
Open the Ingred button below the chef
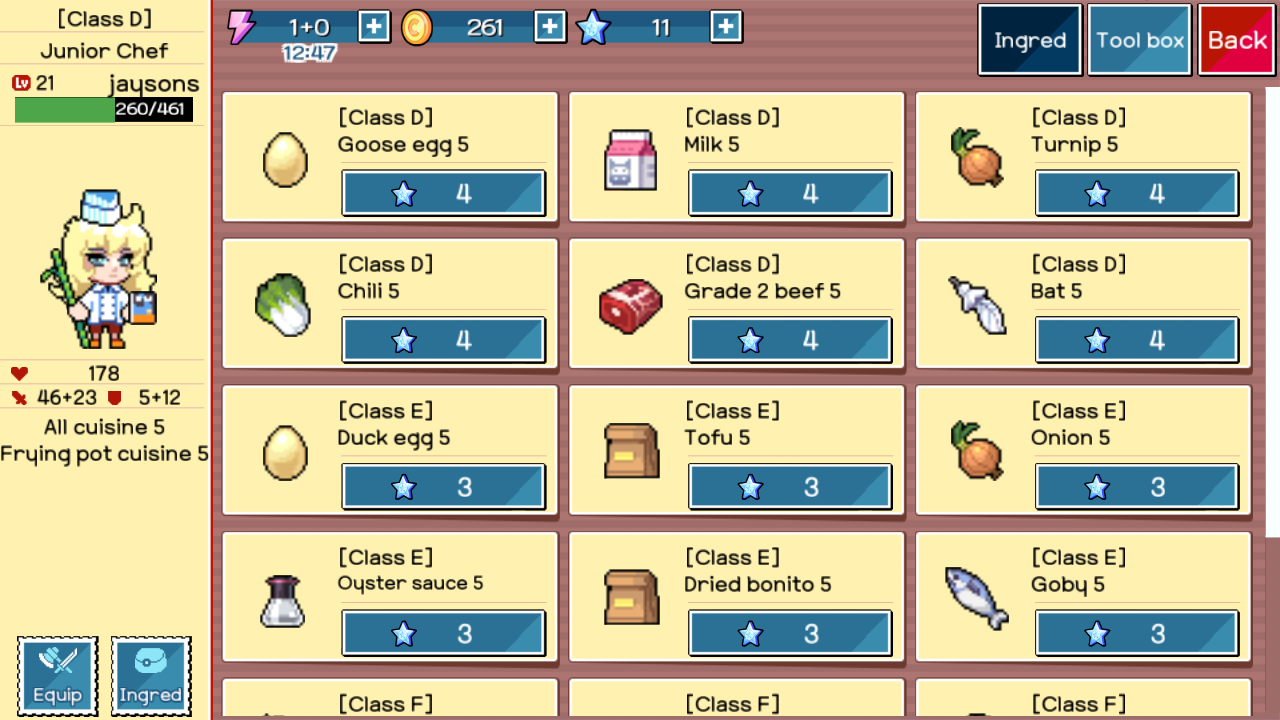151,675
